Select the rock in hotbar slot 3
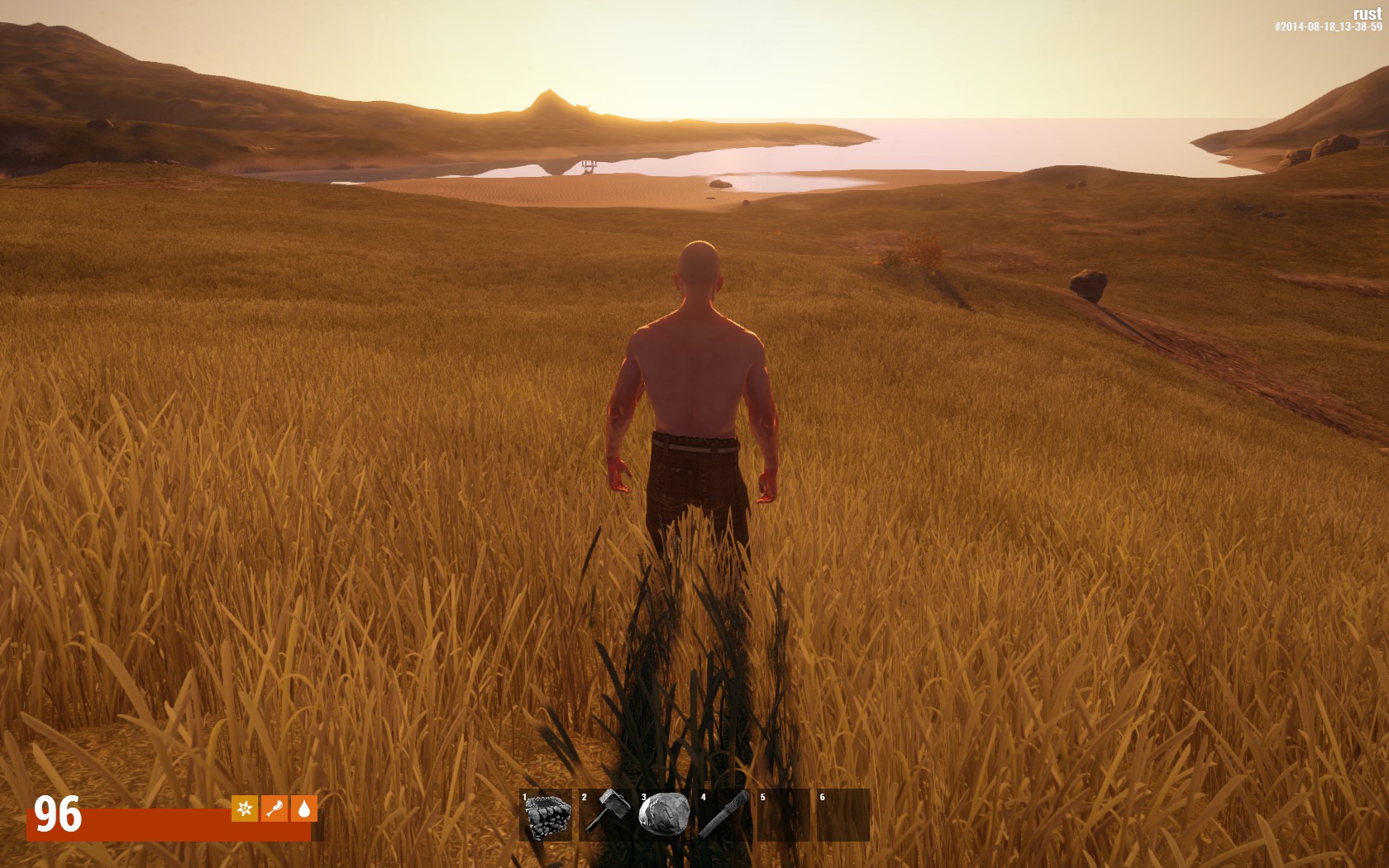 (665, 815)
